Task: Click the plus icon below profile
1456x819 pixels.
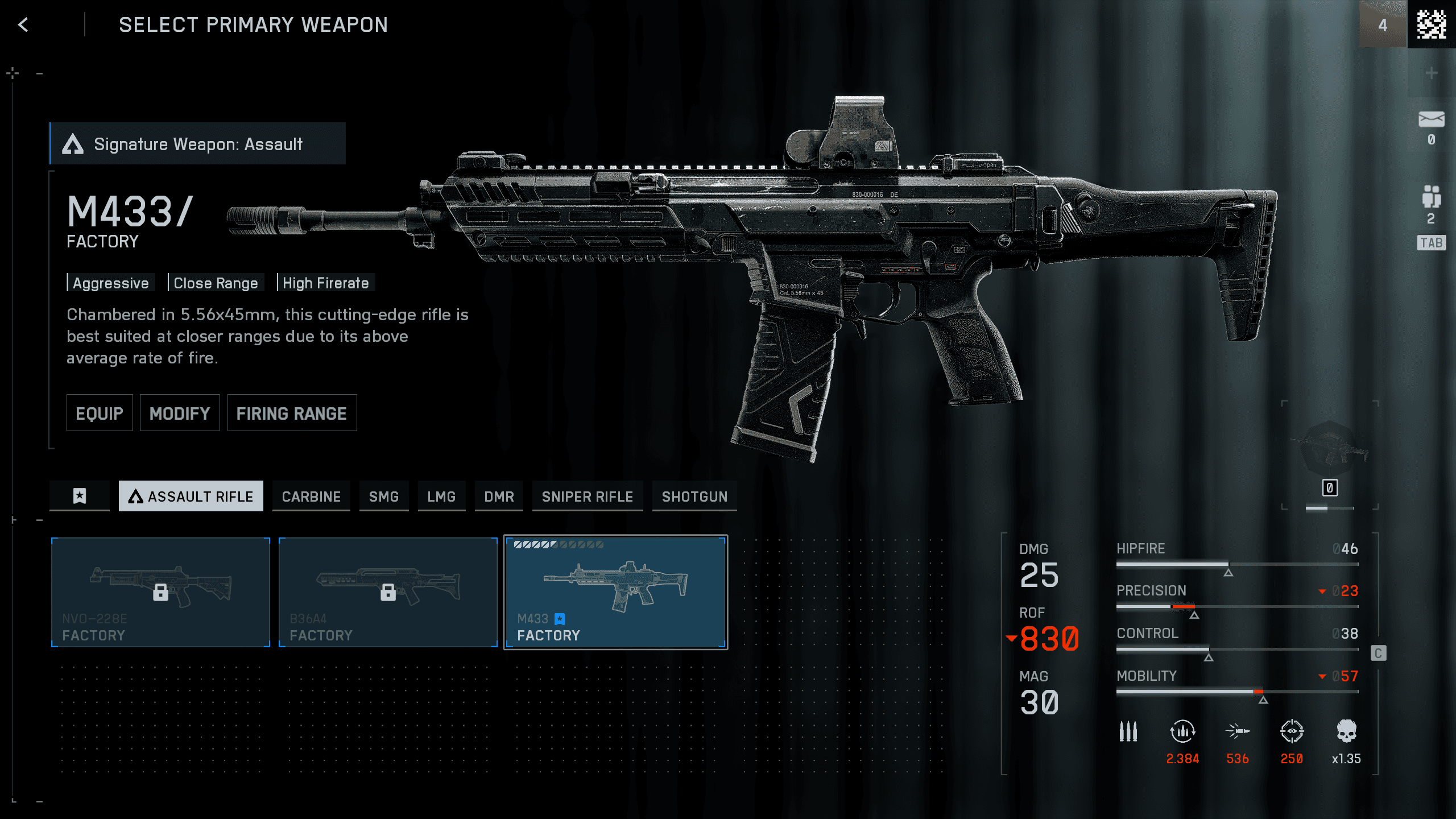Action: click(x=1431, y=73)
